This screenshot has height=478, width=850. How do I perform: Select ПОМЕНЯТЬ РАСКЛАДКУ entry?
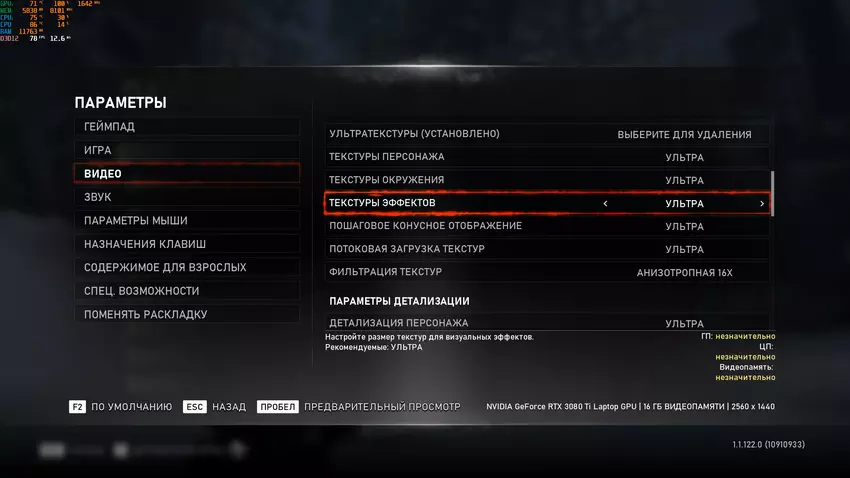click(186, 314)
